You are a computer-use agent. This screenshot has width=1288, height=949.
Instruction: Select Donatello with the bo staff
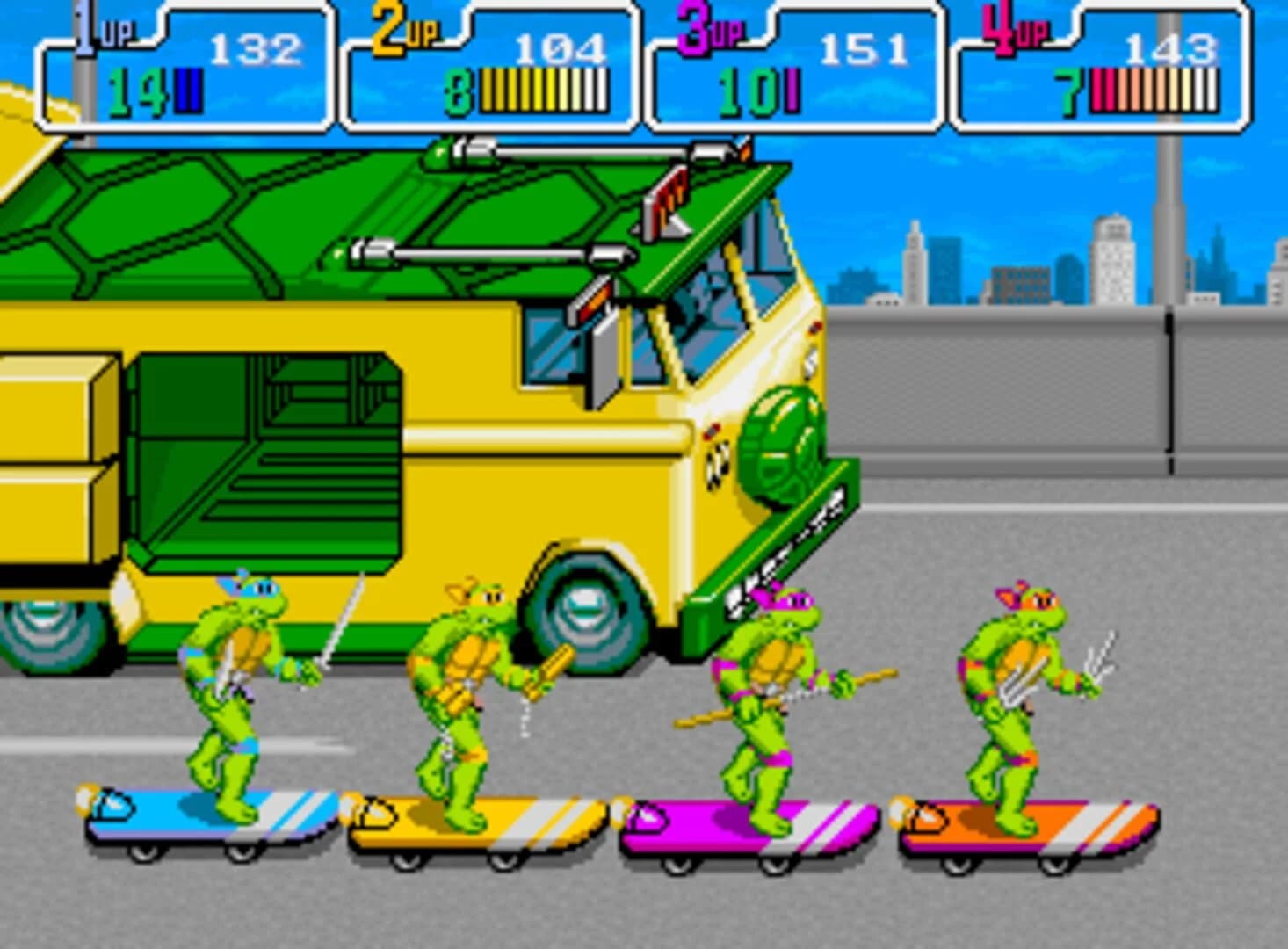point(773,694)
